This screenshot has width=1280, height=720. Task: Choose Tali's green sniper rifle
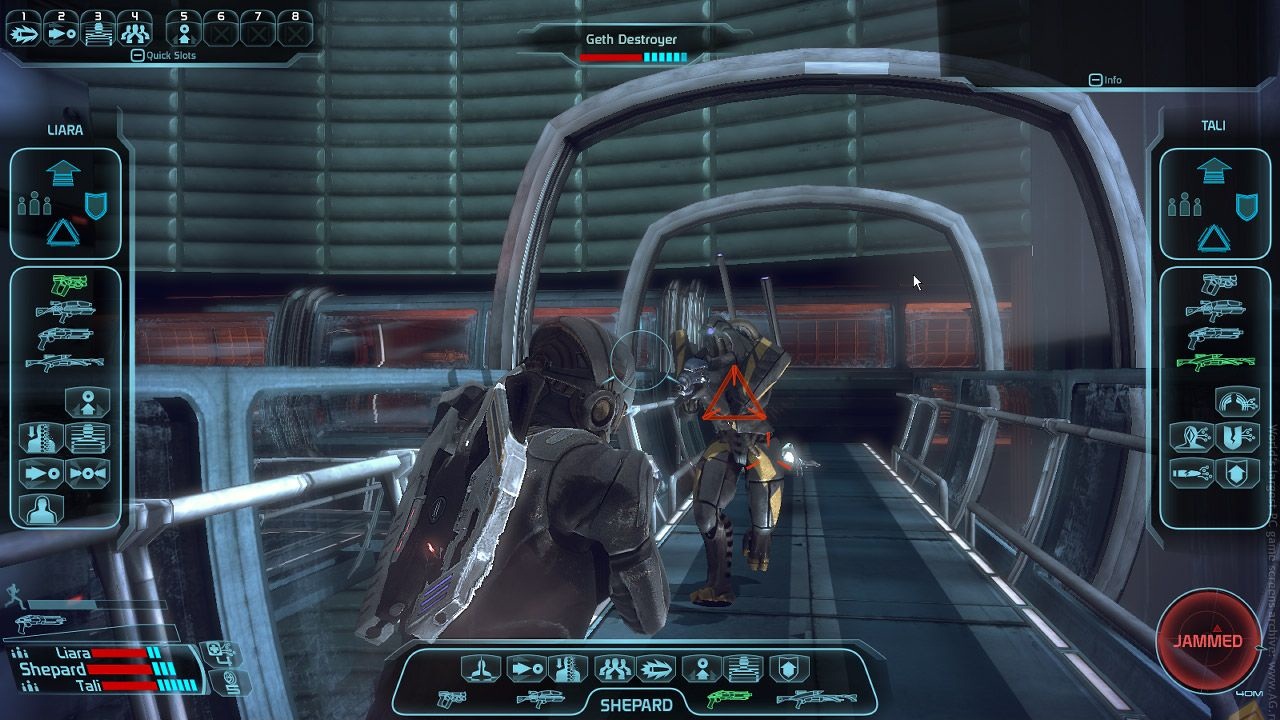(x=1213, y=361)
